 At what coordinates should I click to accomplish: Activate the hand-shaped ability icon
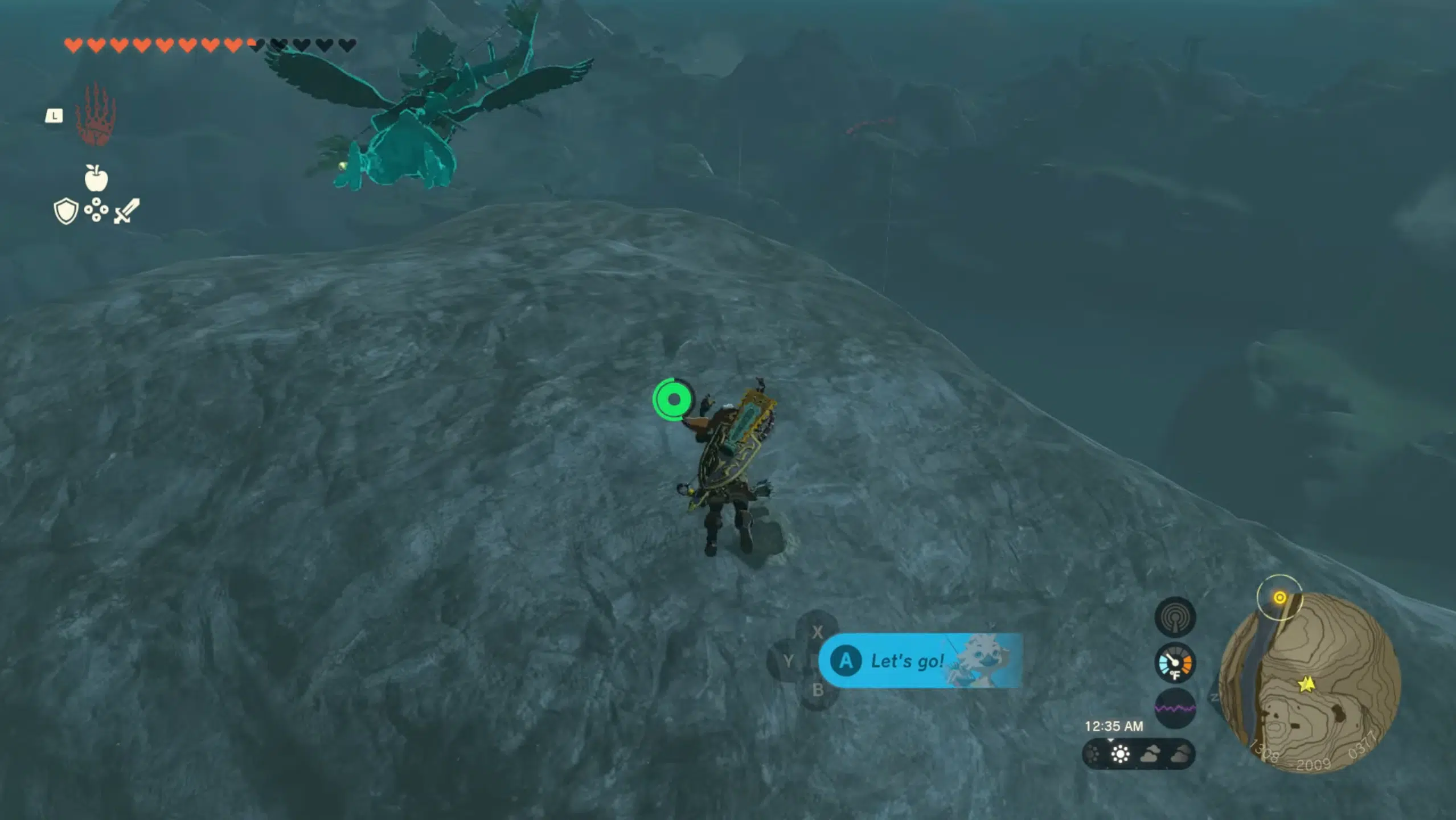click(96, 114)
